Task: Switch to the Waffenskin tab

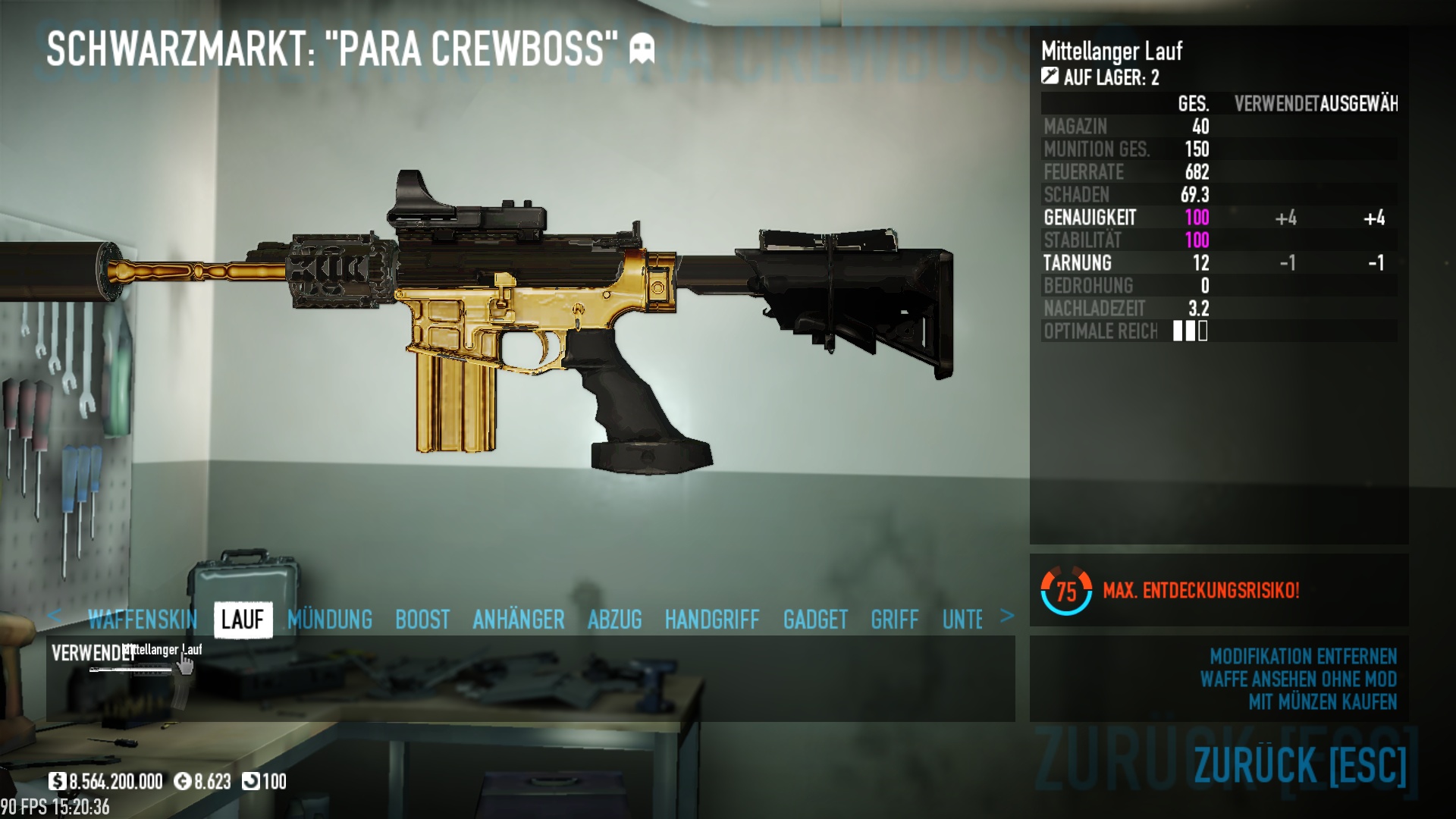Action: (142, 620)
